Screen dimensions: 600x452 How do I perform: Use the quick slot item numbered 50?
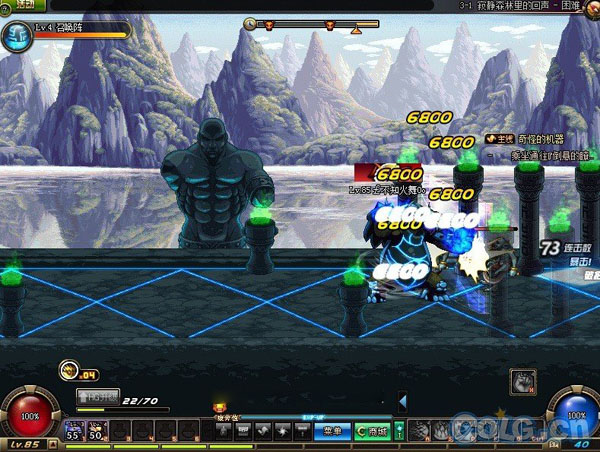(95, 430)
